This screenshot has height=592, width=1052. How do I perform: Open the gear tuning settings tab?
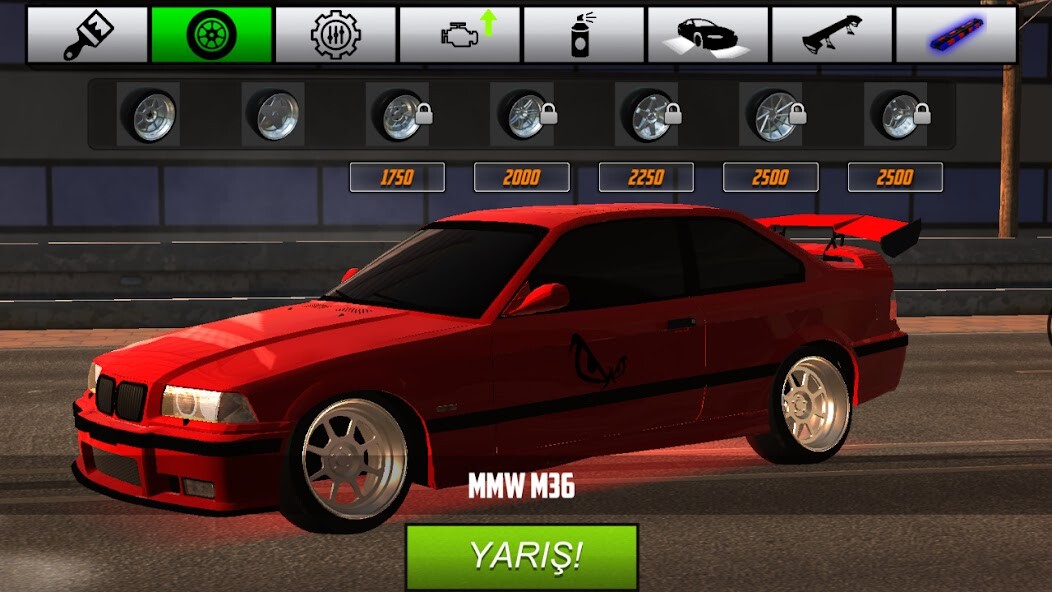335,35
